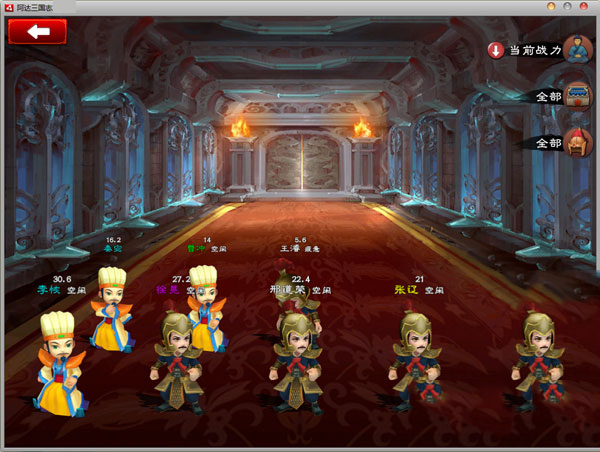Open the 全部 filter with city gate icon
Viewport: 600px width, 452px height.
560,97
